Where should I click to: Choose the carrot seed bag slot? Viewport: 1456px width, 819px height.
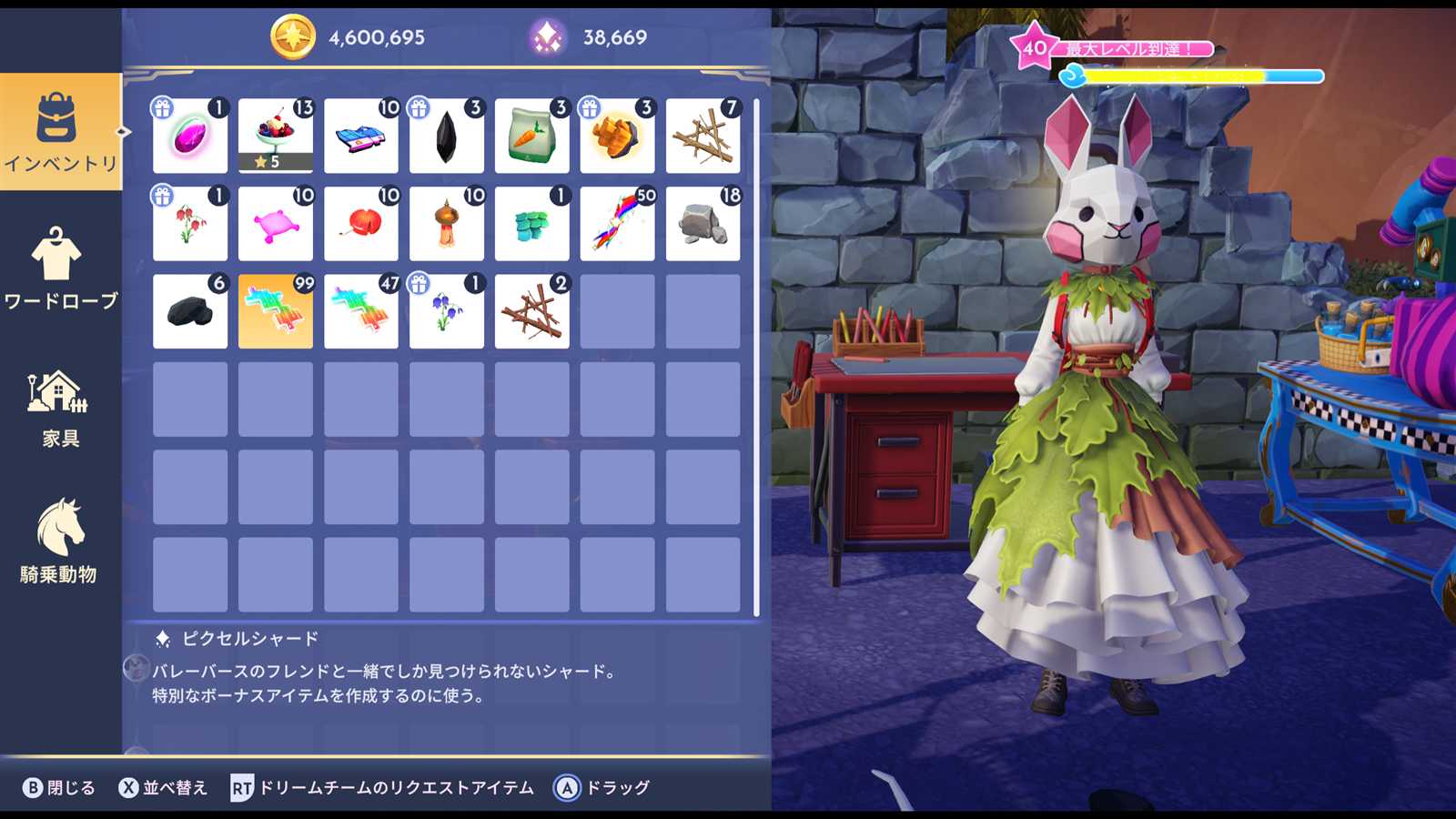(531, 136)
